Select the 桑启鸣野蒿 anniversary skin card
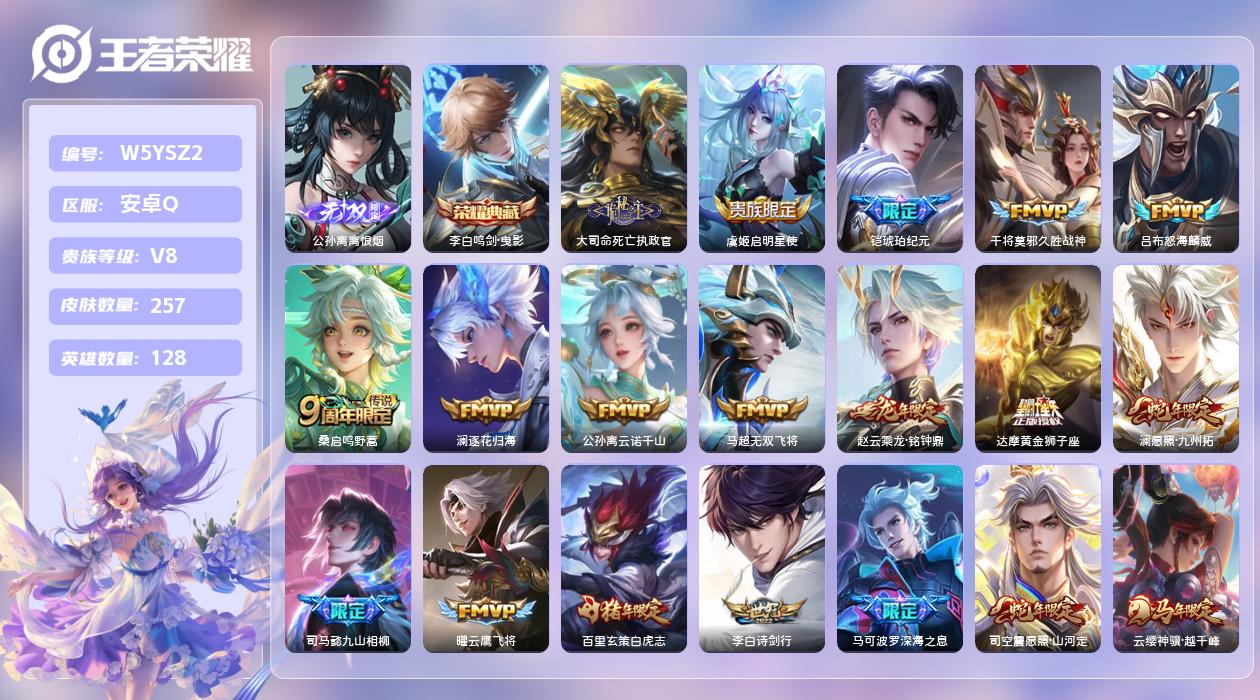 pyautogui.click(x=348, y=358)
